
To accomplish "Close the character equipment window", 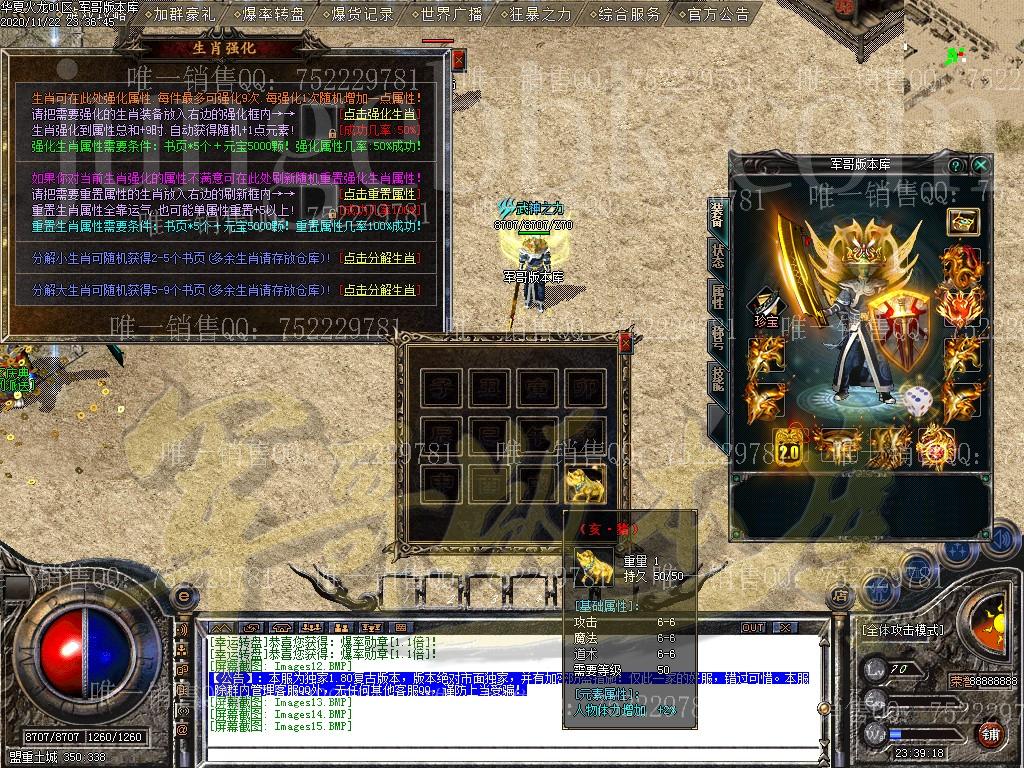I will [981, 165].
